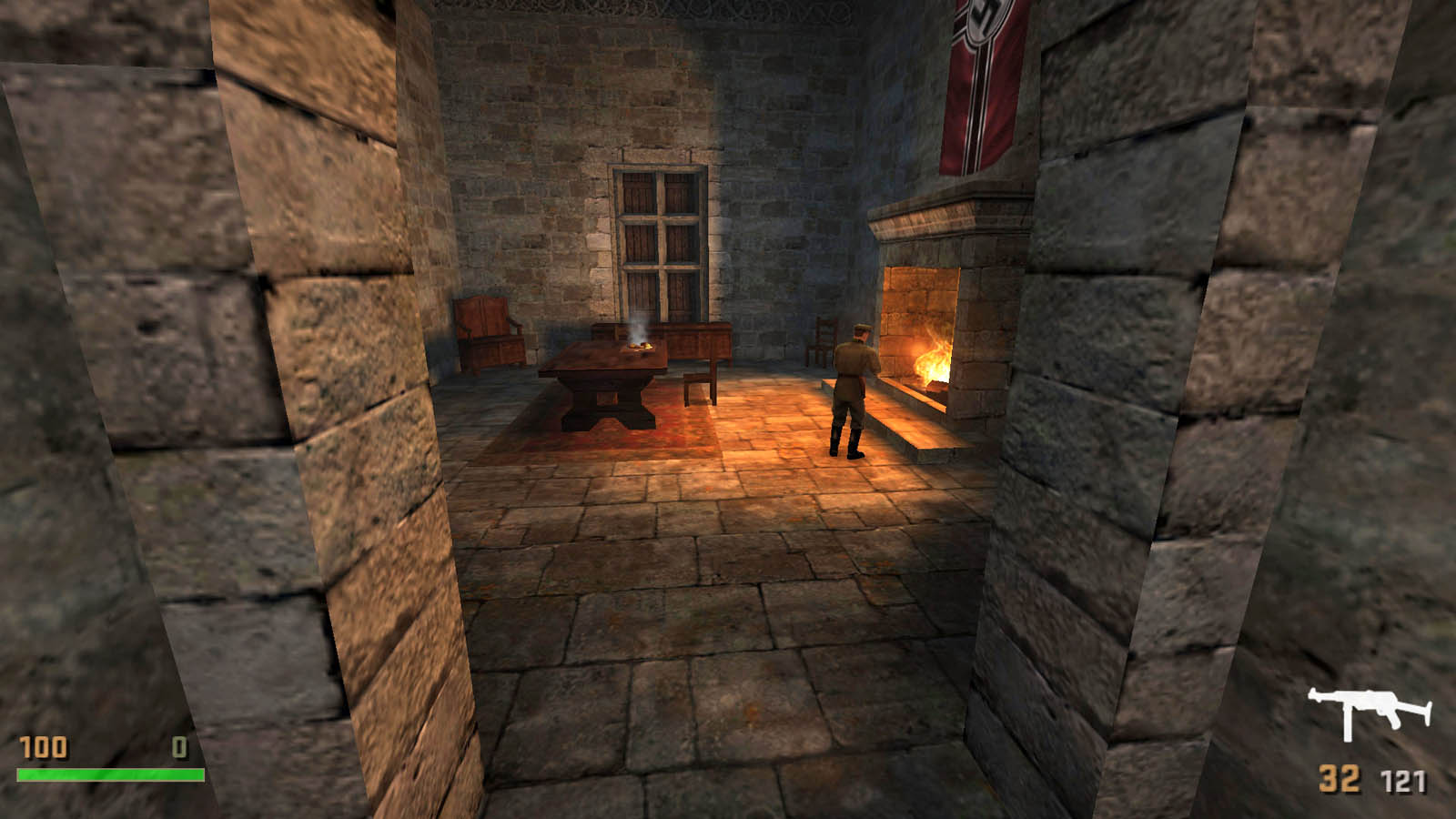Select the submachine gun weapon icon

click(1369, 712)
